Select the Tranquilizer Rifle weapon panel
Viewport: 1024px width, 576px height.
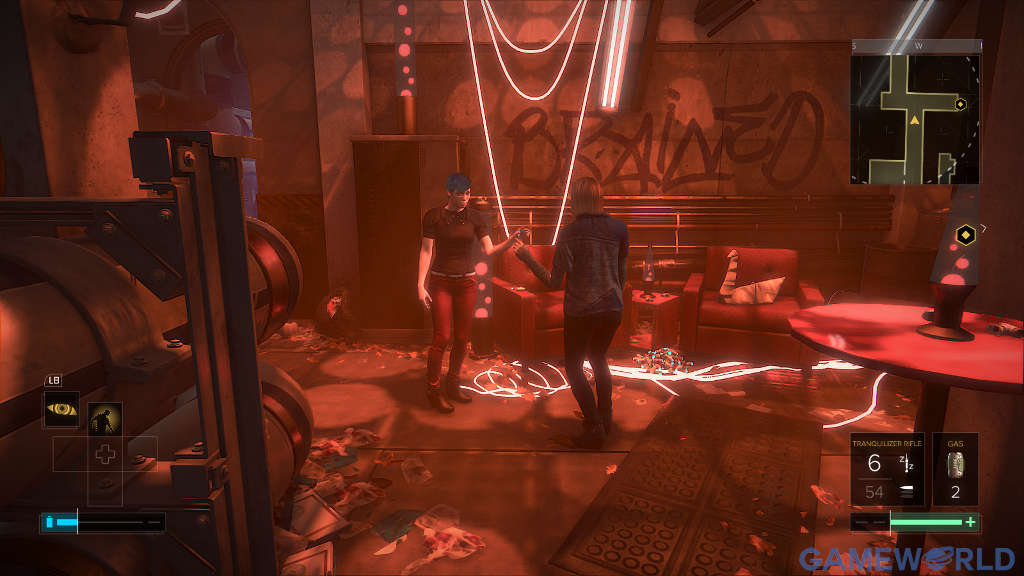888,470
